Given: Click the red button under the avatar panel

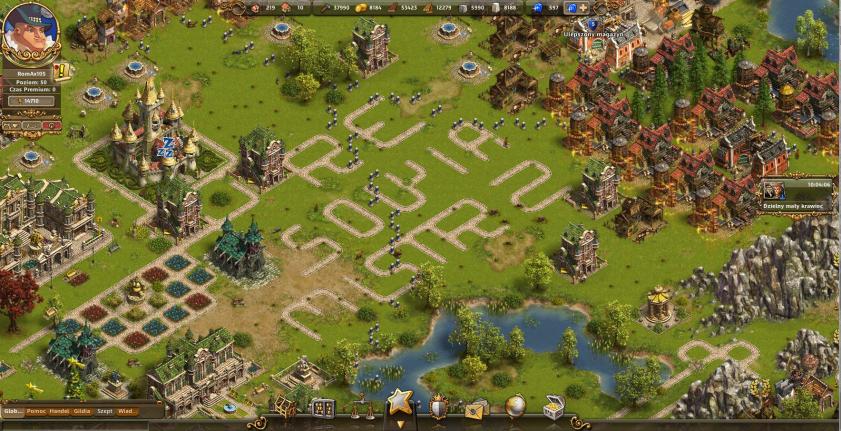Looking at the screenshot, I should (x=51, y=127).
